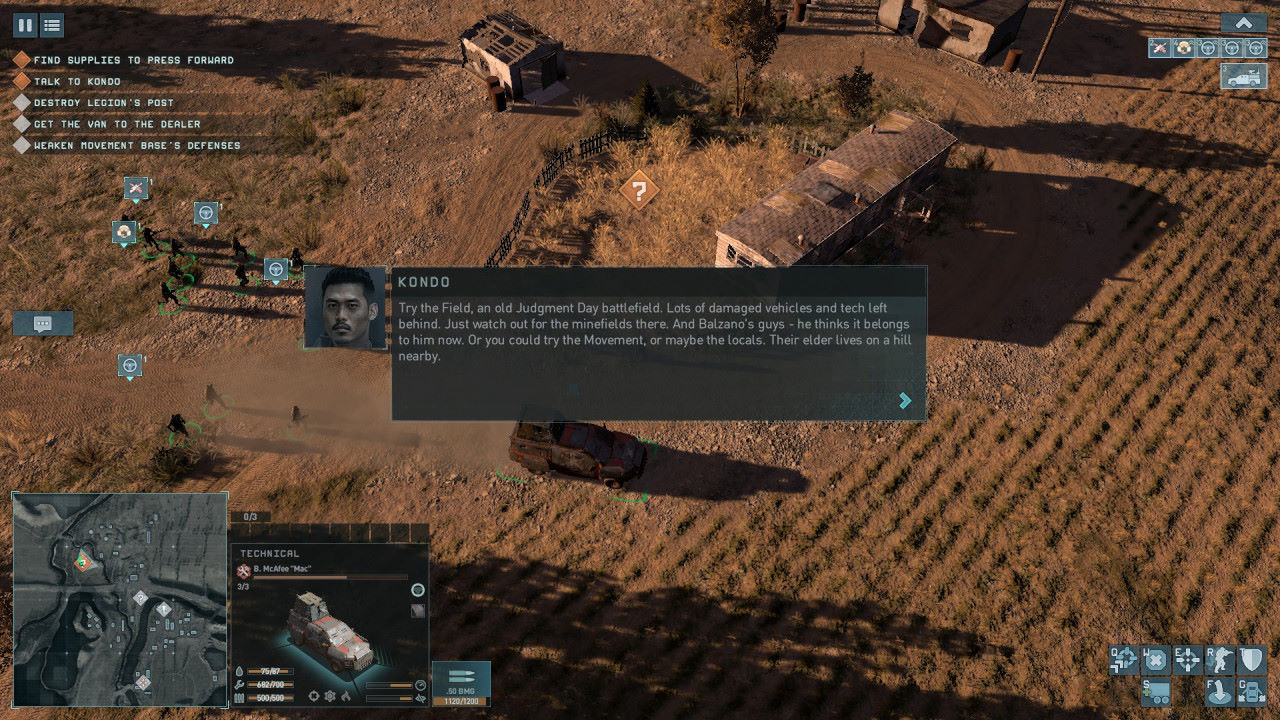The width and height of the screenshot is (1280, 720).
Task: Pause the game with the pause button
Action: click(24, 25)
